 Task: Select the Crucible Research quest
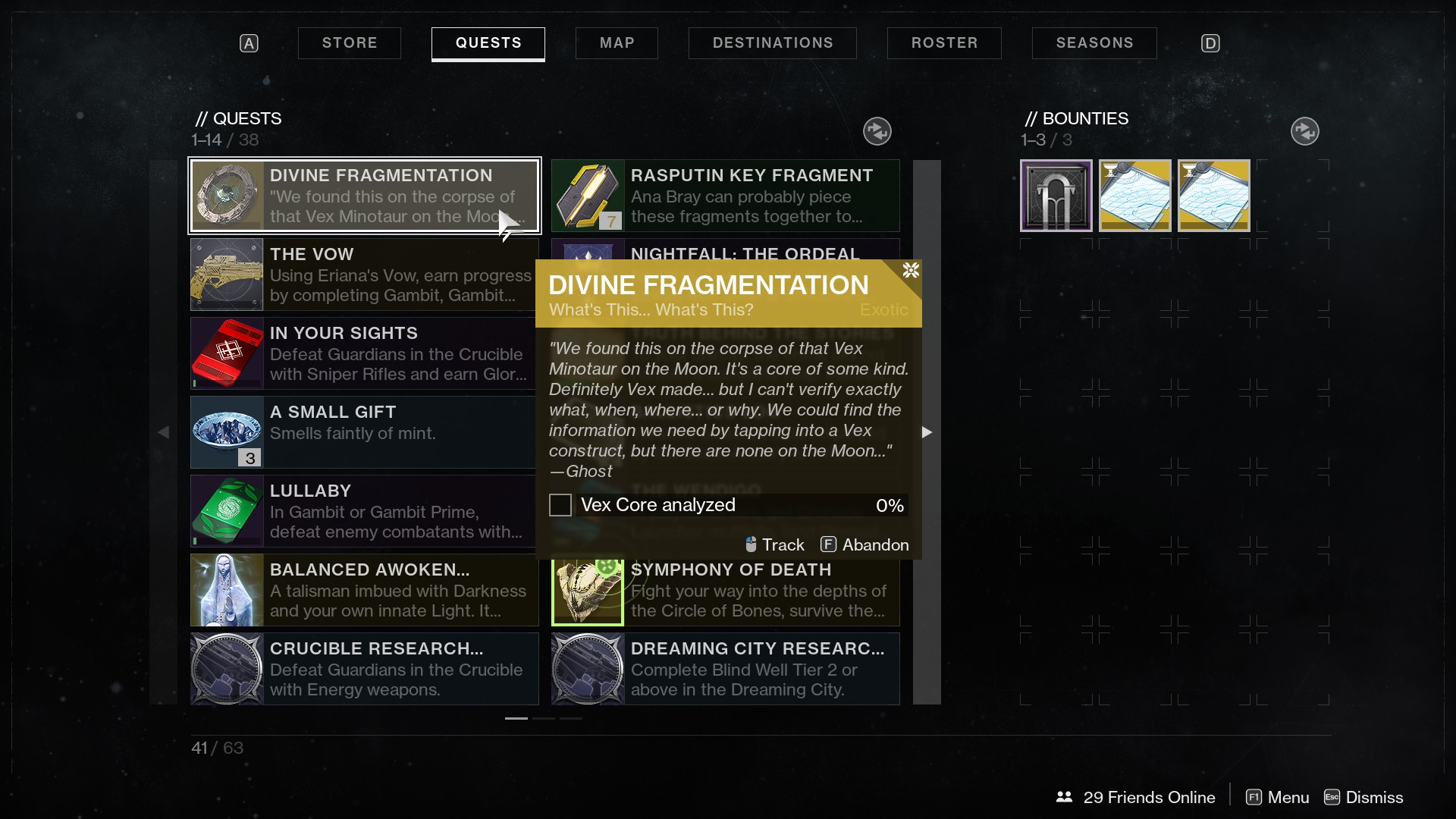point(364,669)
